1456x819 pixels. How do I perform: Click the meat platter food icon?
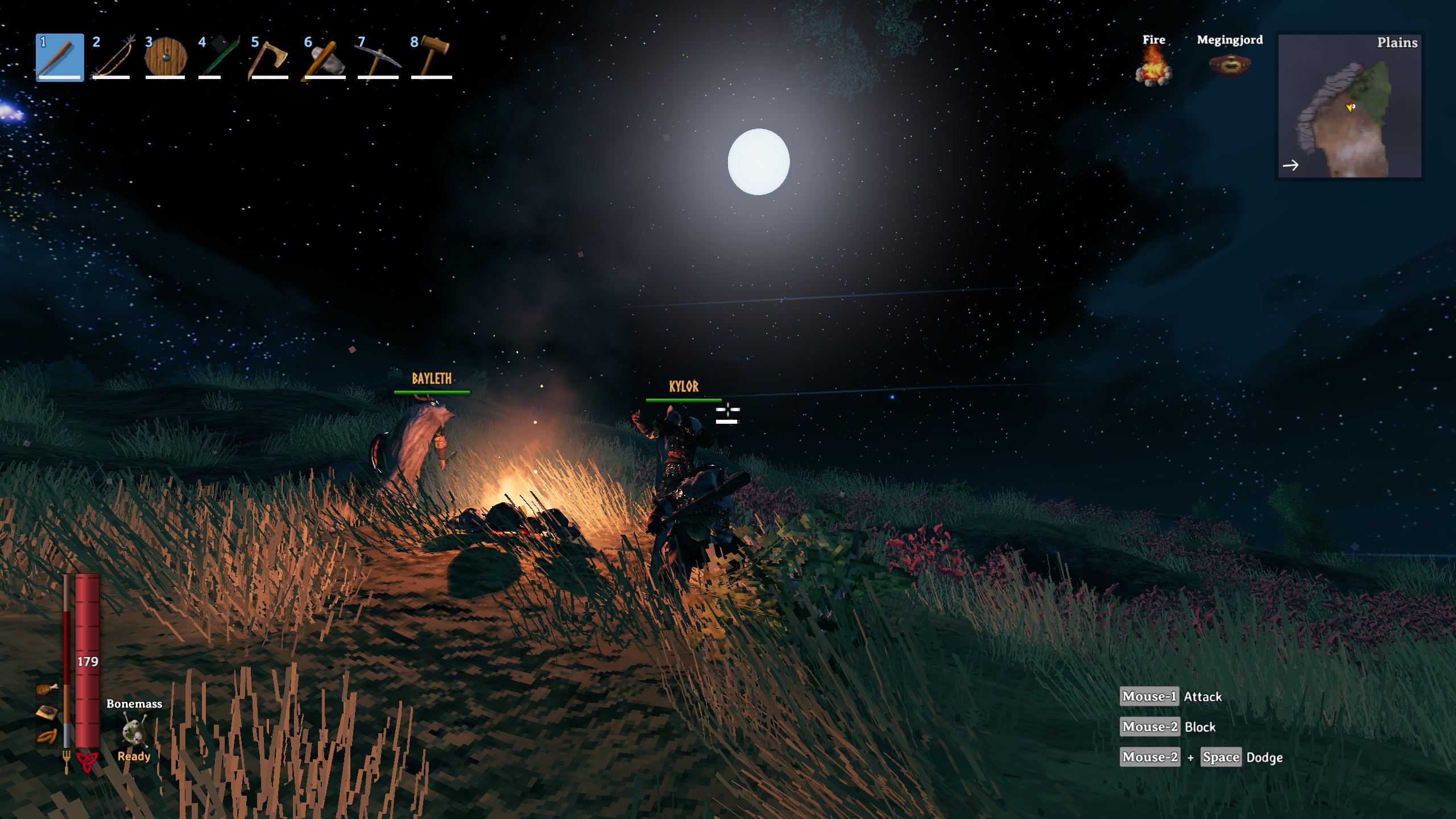pos(47,713)
